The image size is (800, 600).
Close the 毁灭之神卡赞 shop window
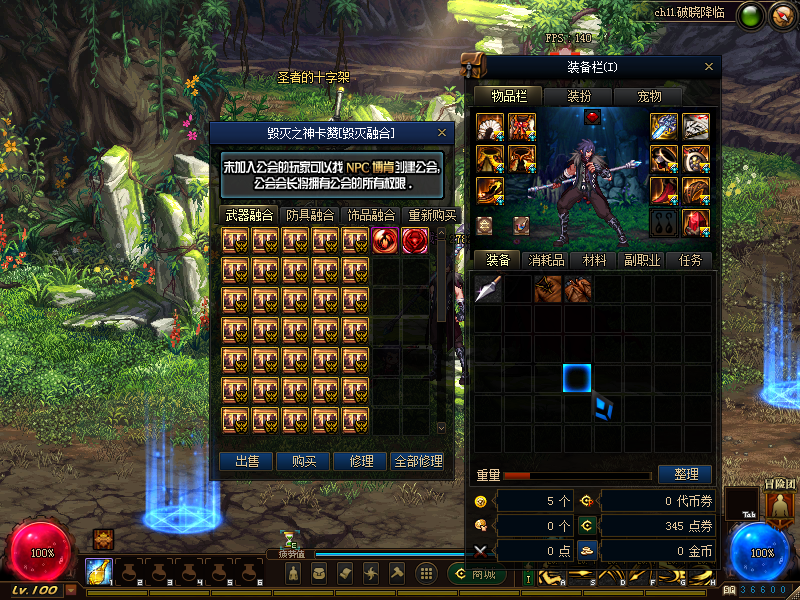click(x=442, y=133)
